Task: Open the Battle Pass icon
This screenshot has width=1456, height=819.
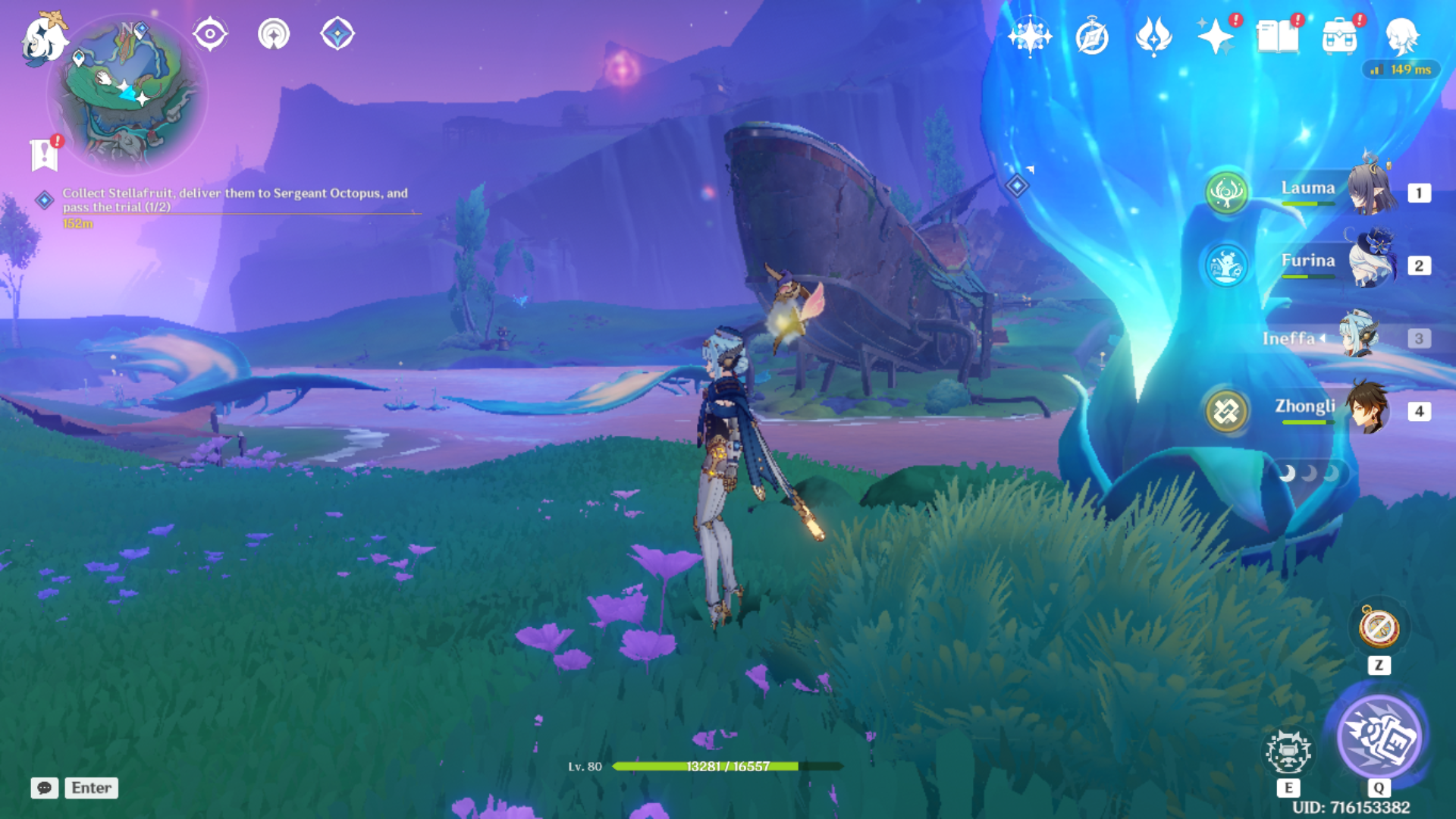Action: coord(1153,36)
